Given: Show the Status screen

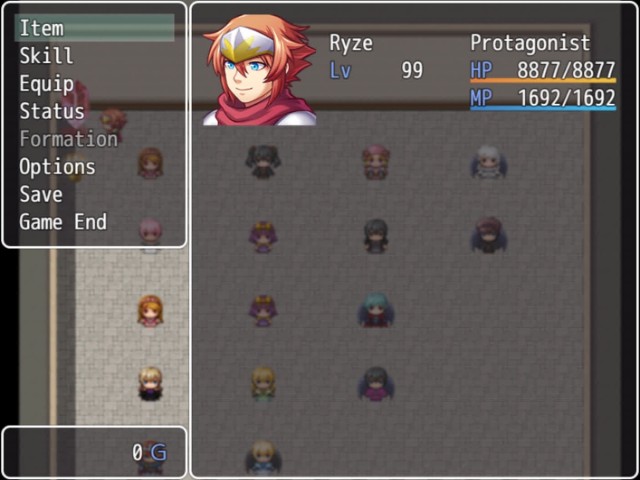Looking at the screenshot, I should [x=52, y=111].
